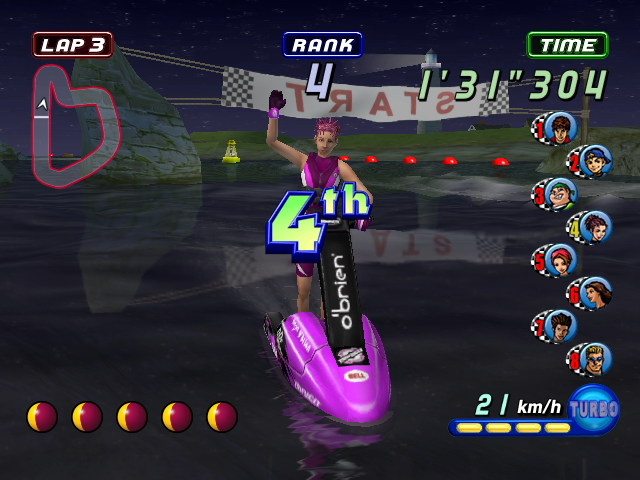
Task: Click the course layout minimap
Action: click(74, 125)
